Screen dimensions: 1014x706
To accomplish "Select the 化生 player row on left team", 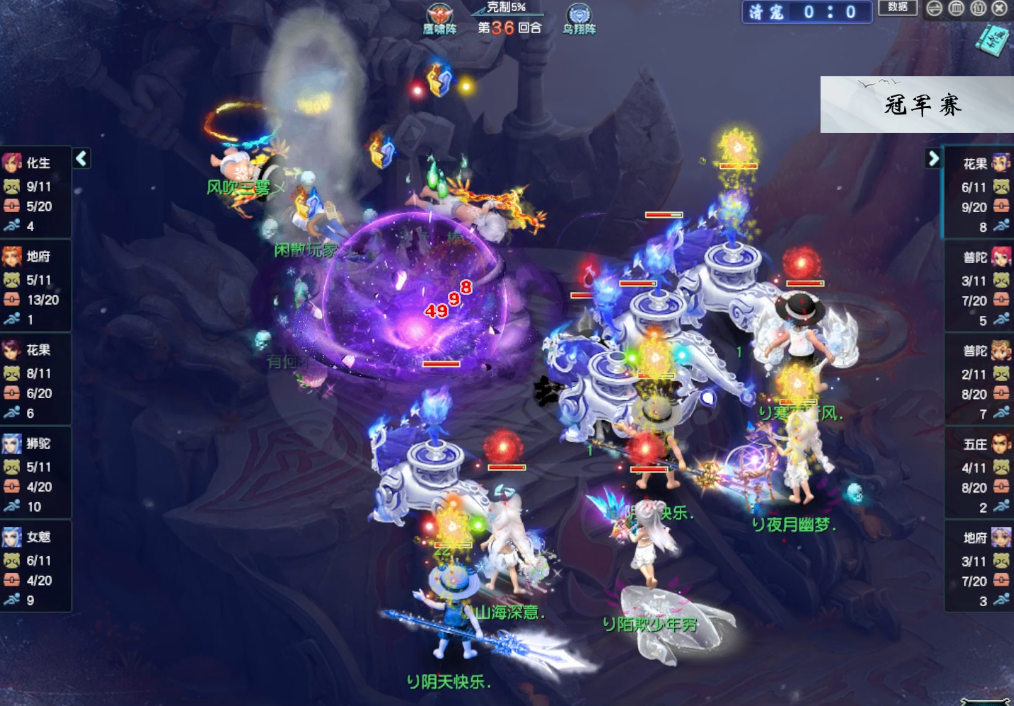I will point(36,191).
